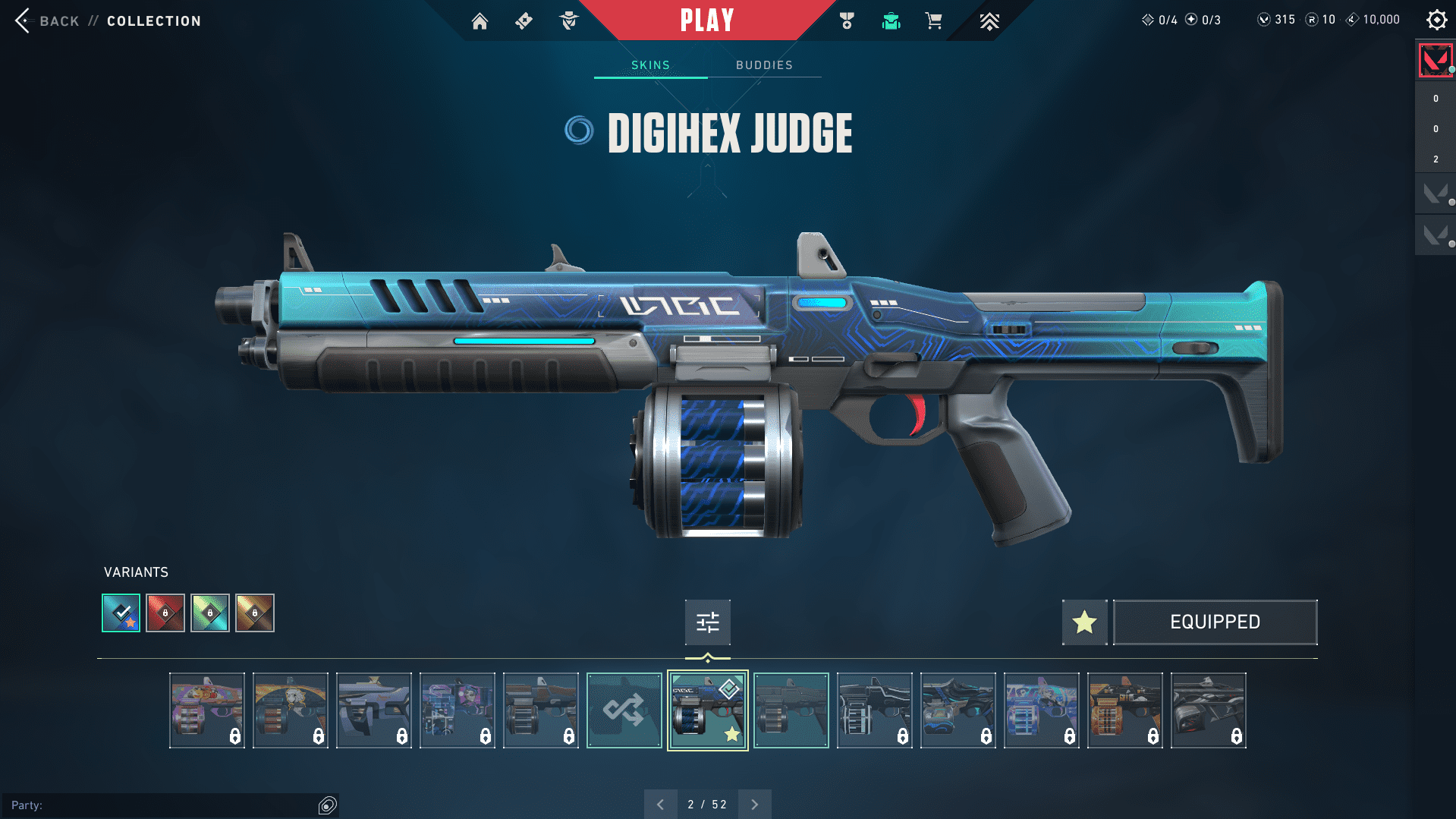Switch to the Buddies tab

click(x=764, y=65)
